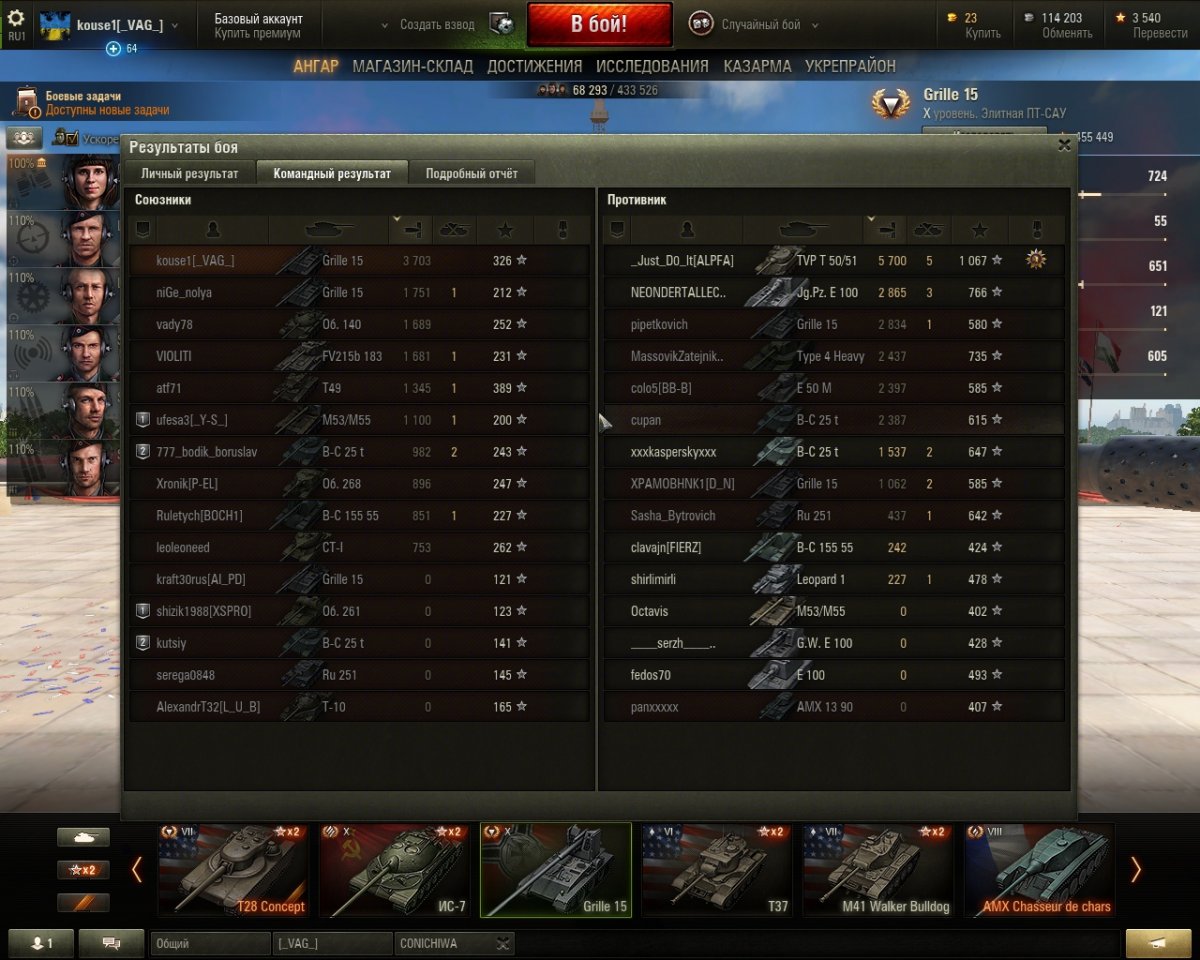
Task: Open the КАЗАРМА barracks menu
Action: pyautogui.click(x=756, y=66)
